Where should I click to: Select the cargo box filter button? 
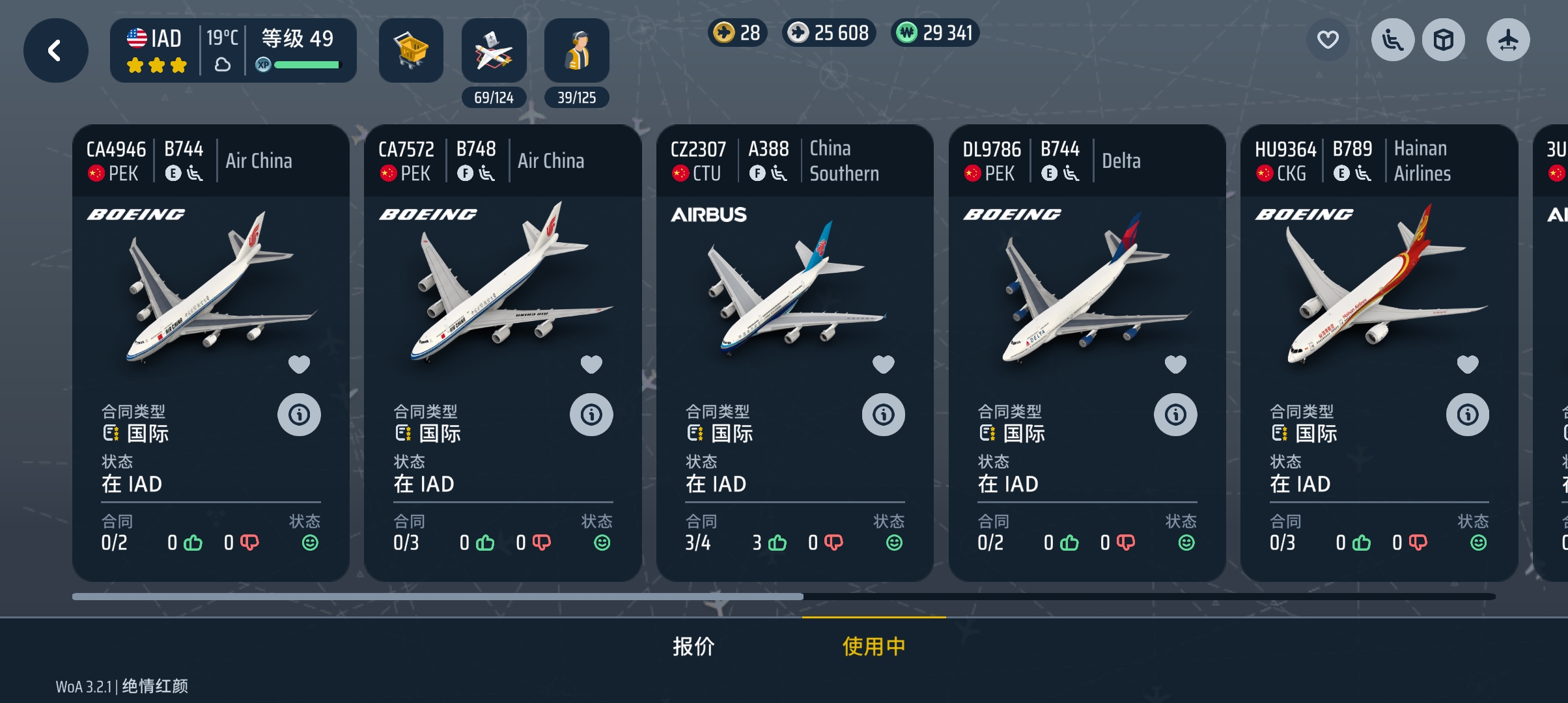(x=1443, y=40)
